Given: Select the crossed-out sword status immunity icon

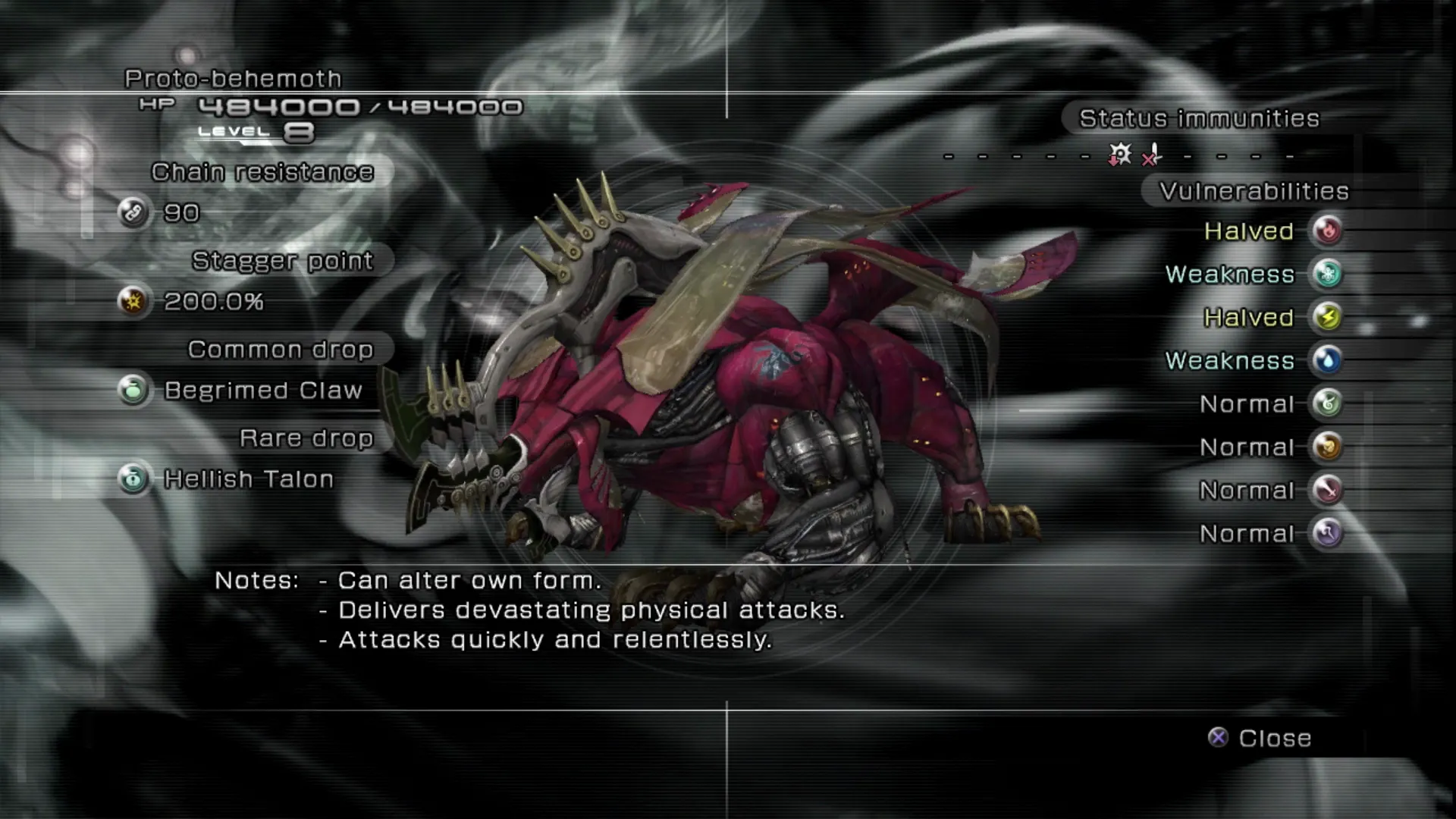Looking at the screenshot, I should [1152, 155].
